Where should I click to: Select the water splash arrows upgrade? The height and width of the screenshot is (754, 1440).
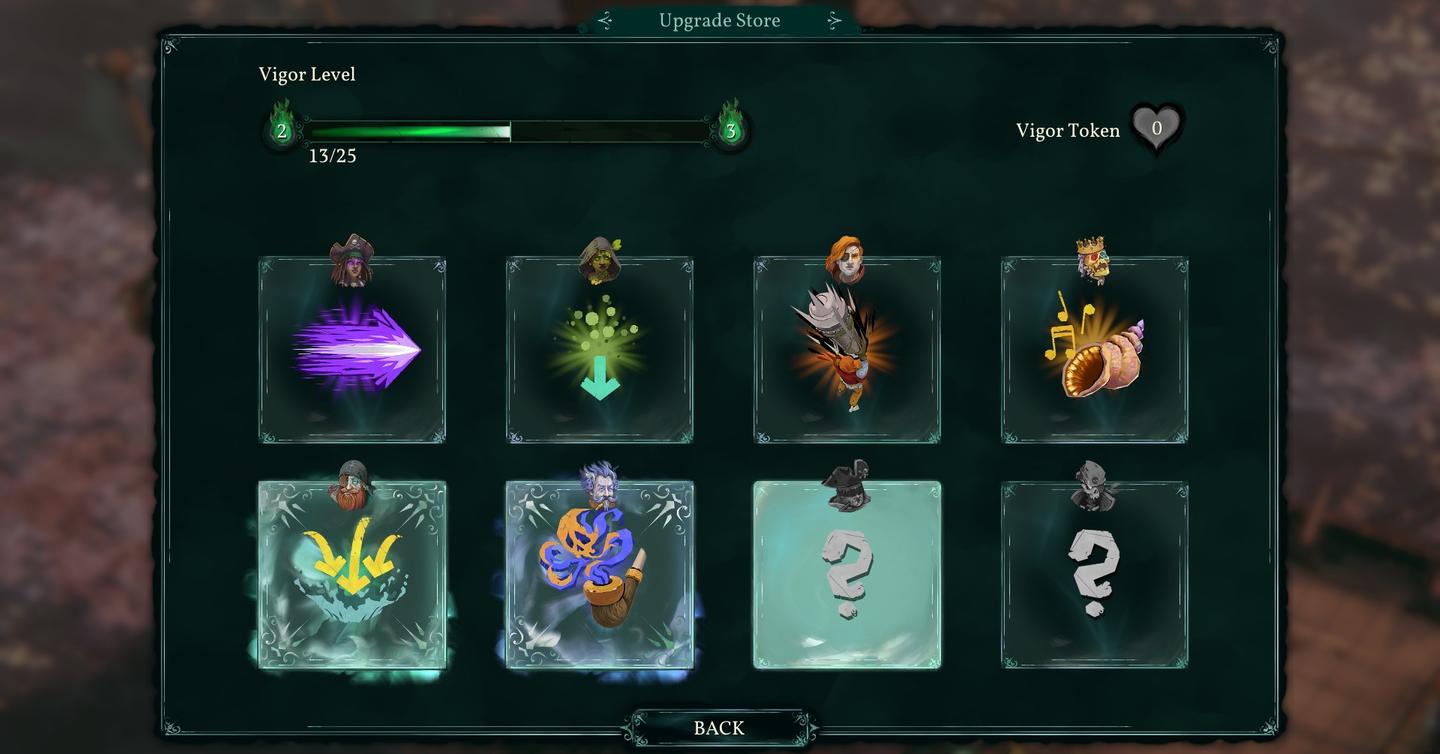point(352,575)
